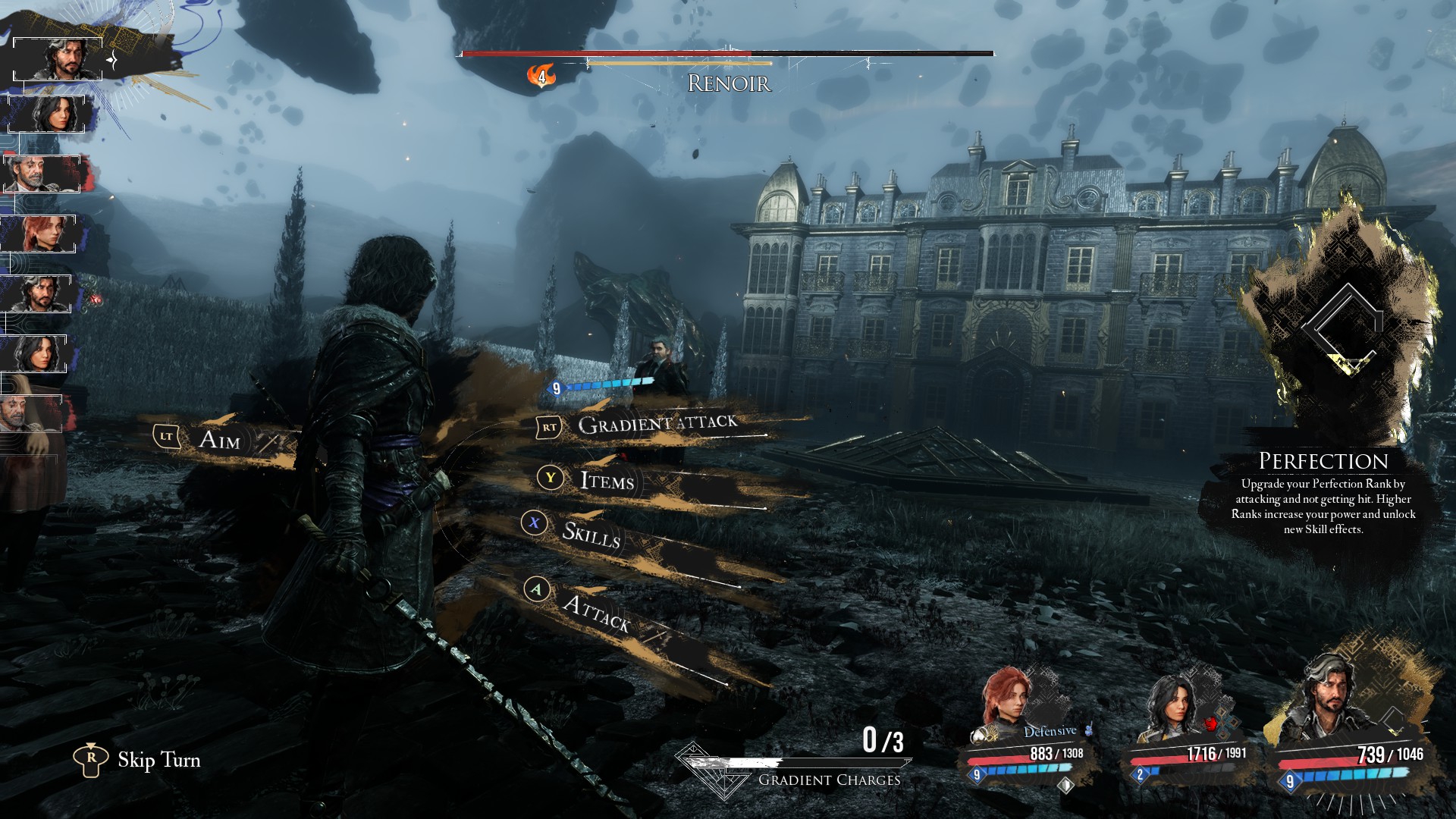
Task: Click Skip Turn option
Action: 158,760
